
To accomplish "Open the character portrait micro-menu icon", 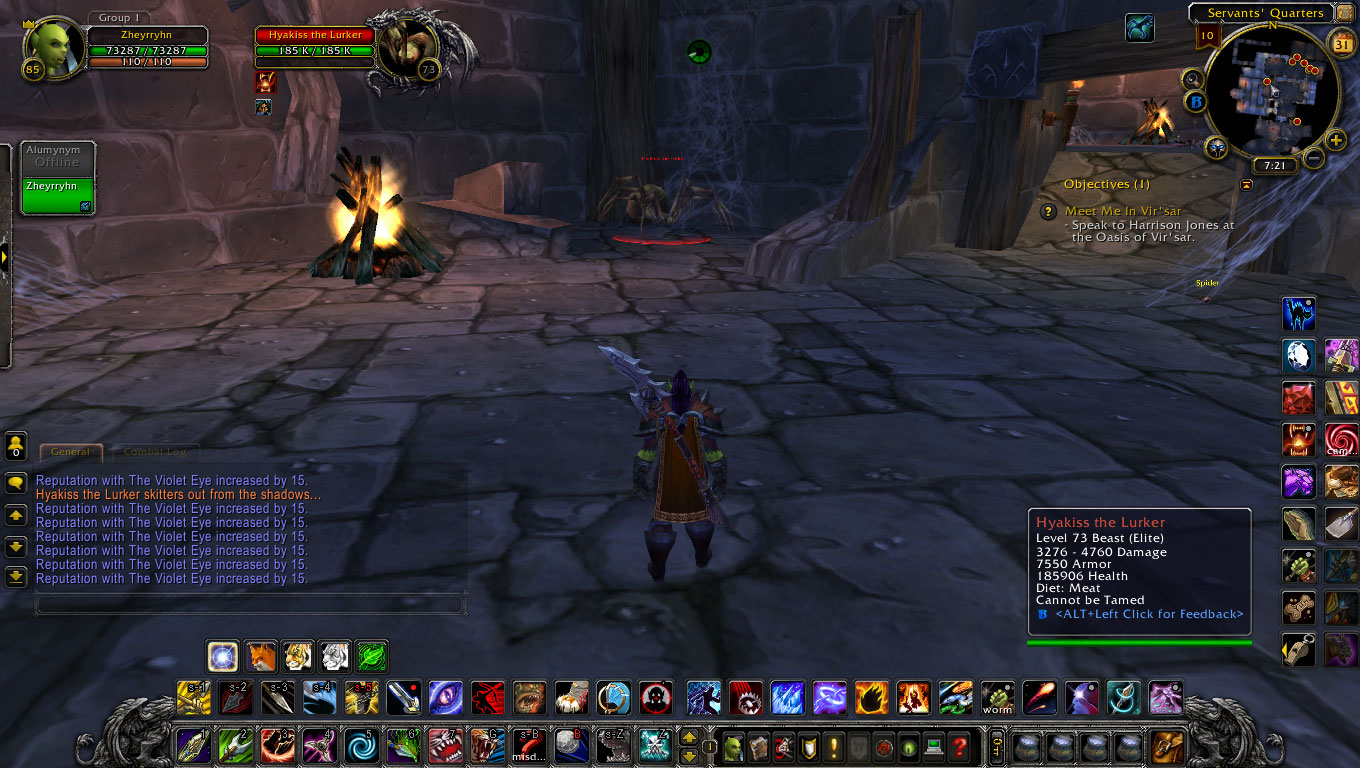I will (x=733, y=748).
